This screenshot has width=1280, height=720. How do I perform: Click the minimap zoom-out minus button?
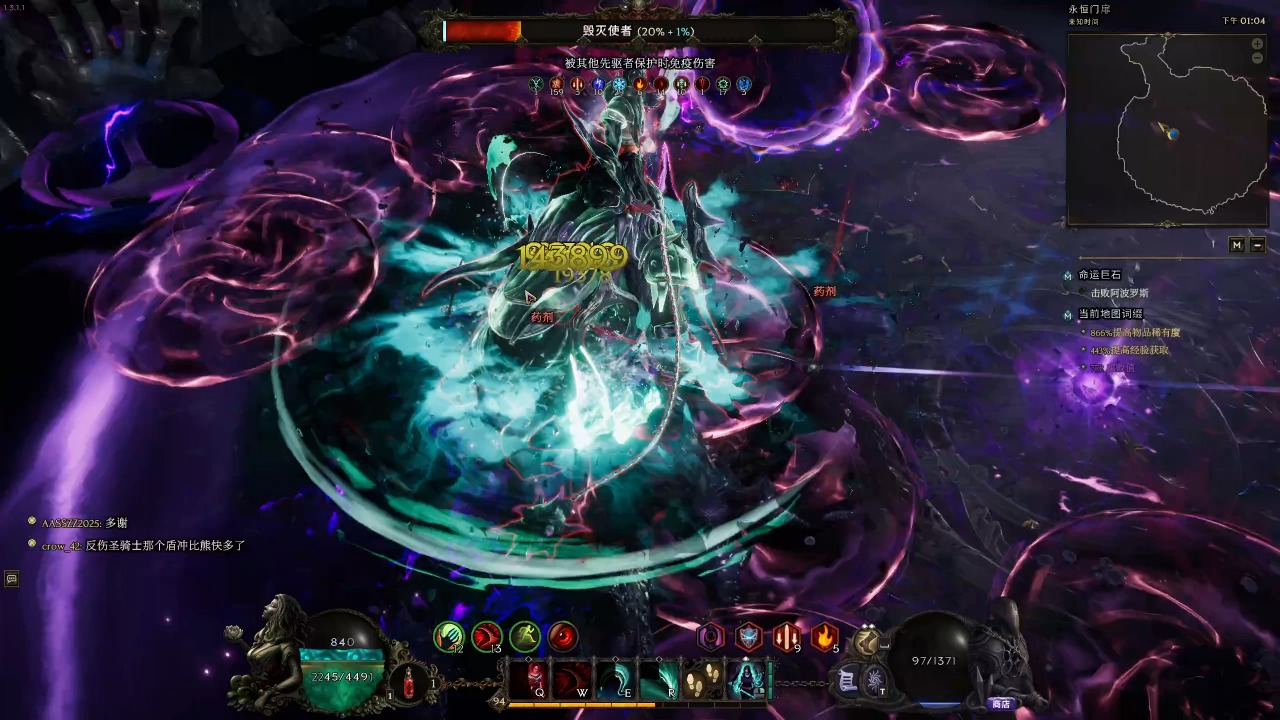1257,59
